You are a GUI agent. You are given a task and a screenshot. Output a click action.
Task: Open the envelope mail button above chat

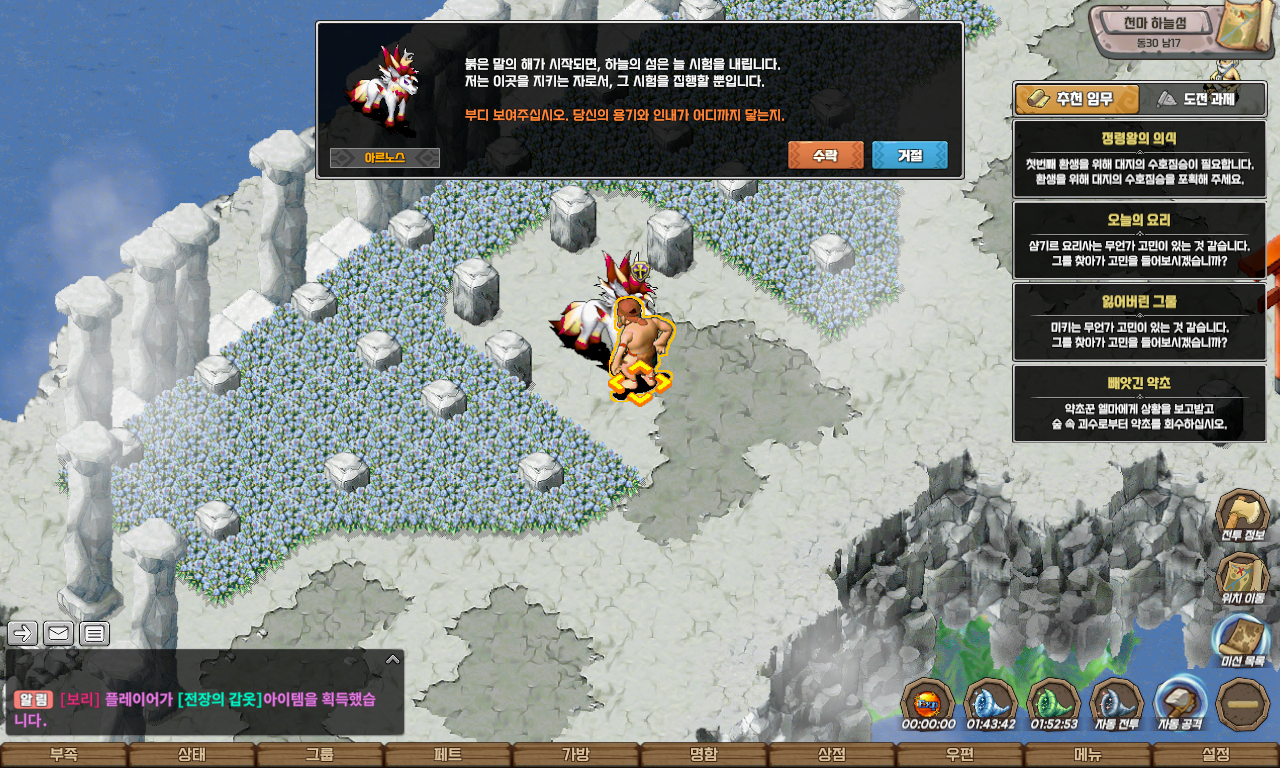pyautogui.click(x=59, y=633)
